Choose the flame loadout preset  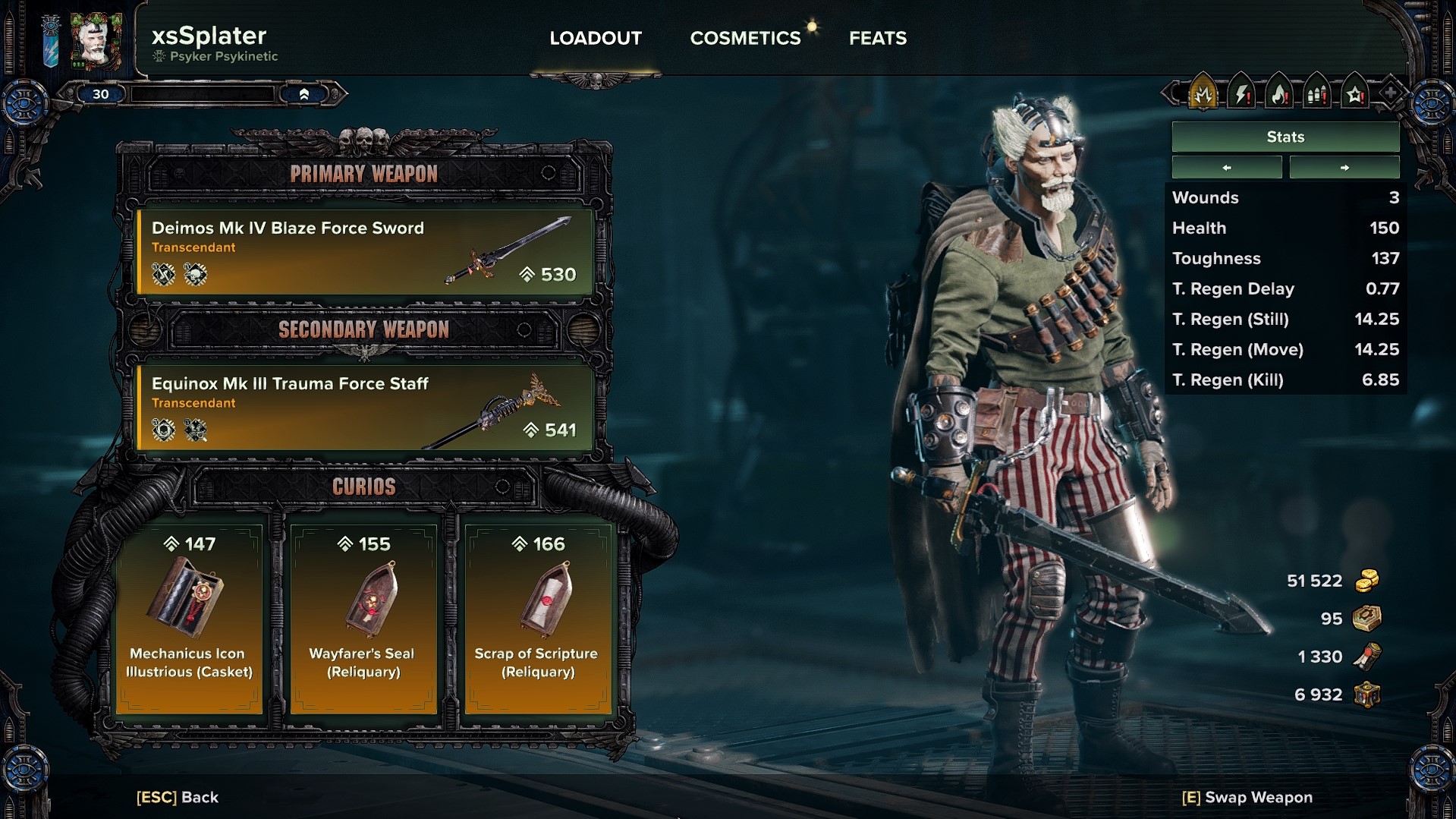(x=1279, y=95)
